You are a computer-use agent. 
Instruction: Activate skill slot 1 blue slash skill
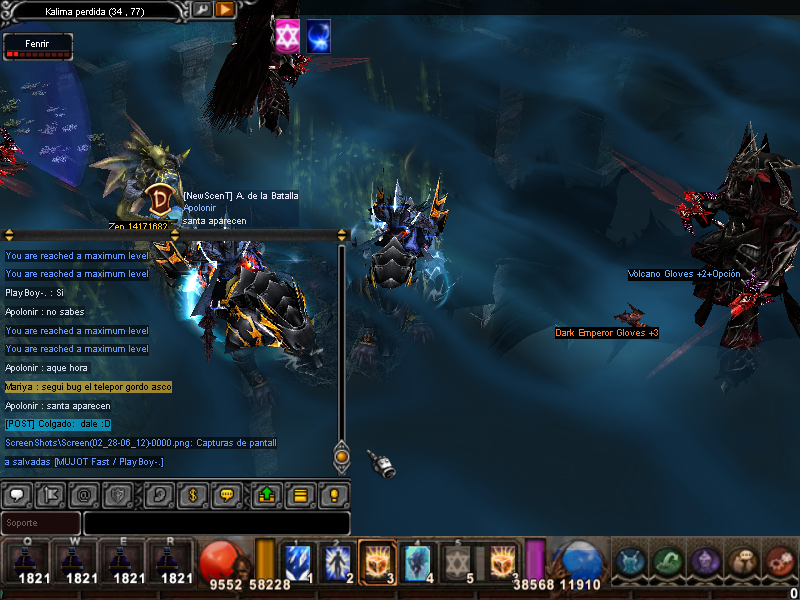pos(298,562)
